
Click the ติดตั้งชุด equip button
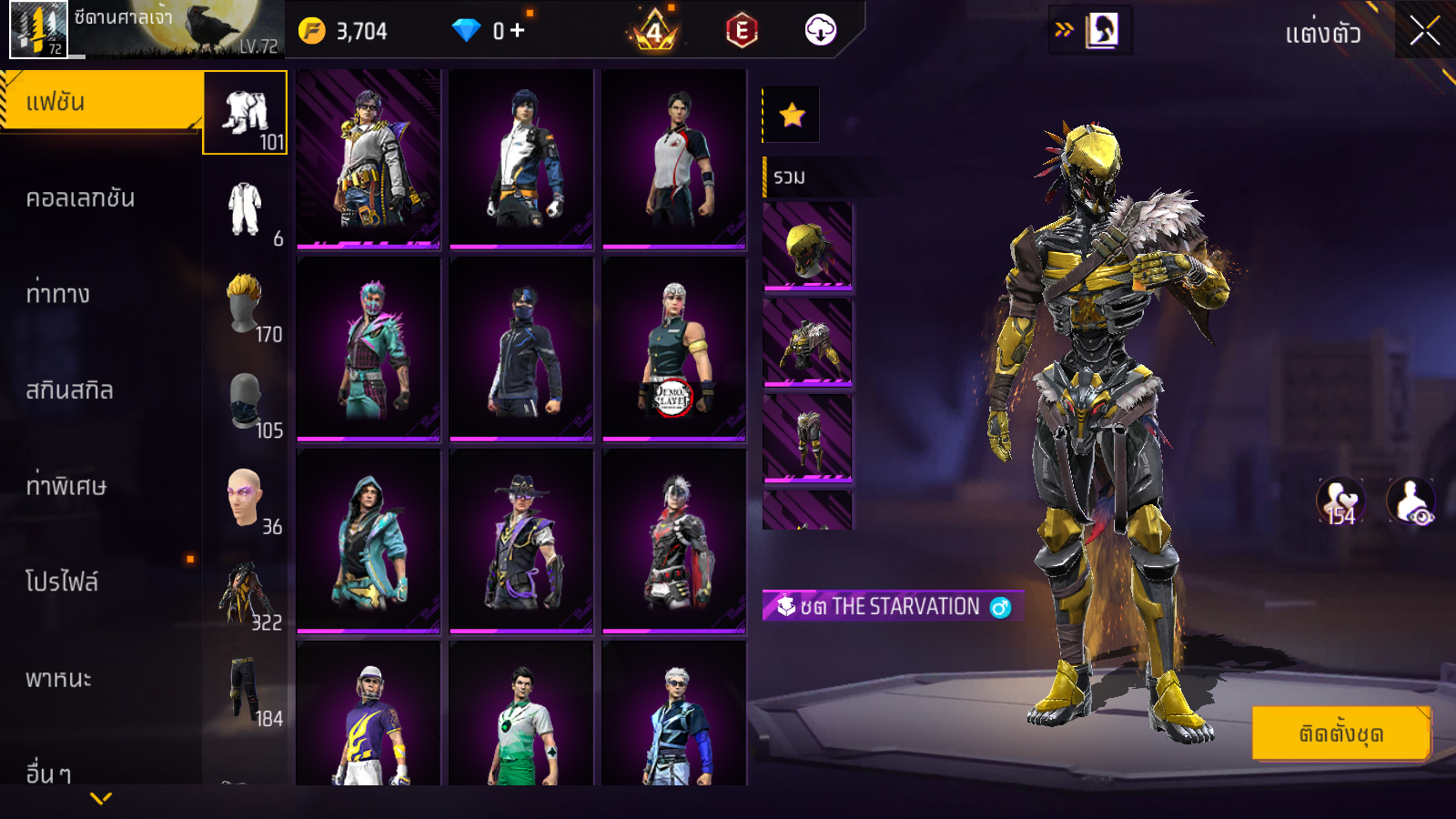point(1340,733)
